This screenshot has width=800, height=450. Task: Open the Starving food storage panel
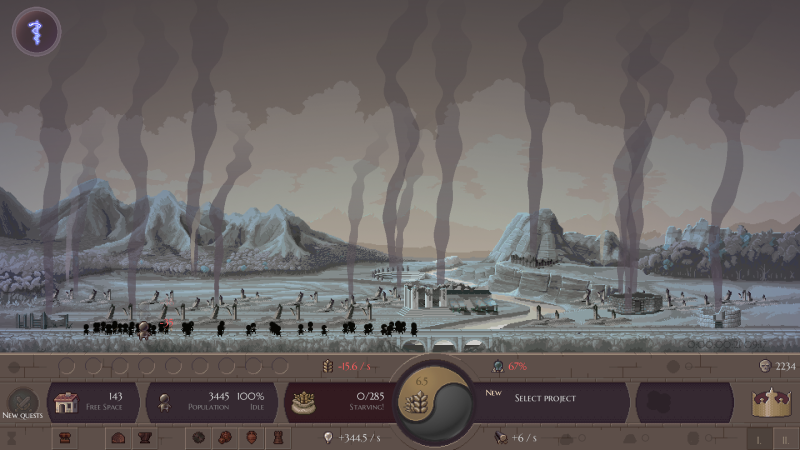(340, 402)
